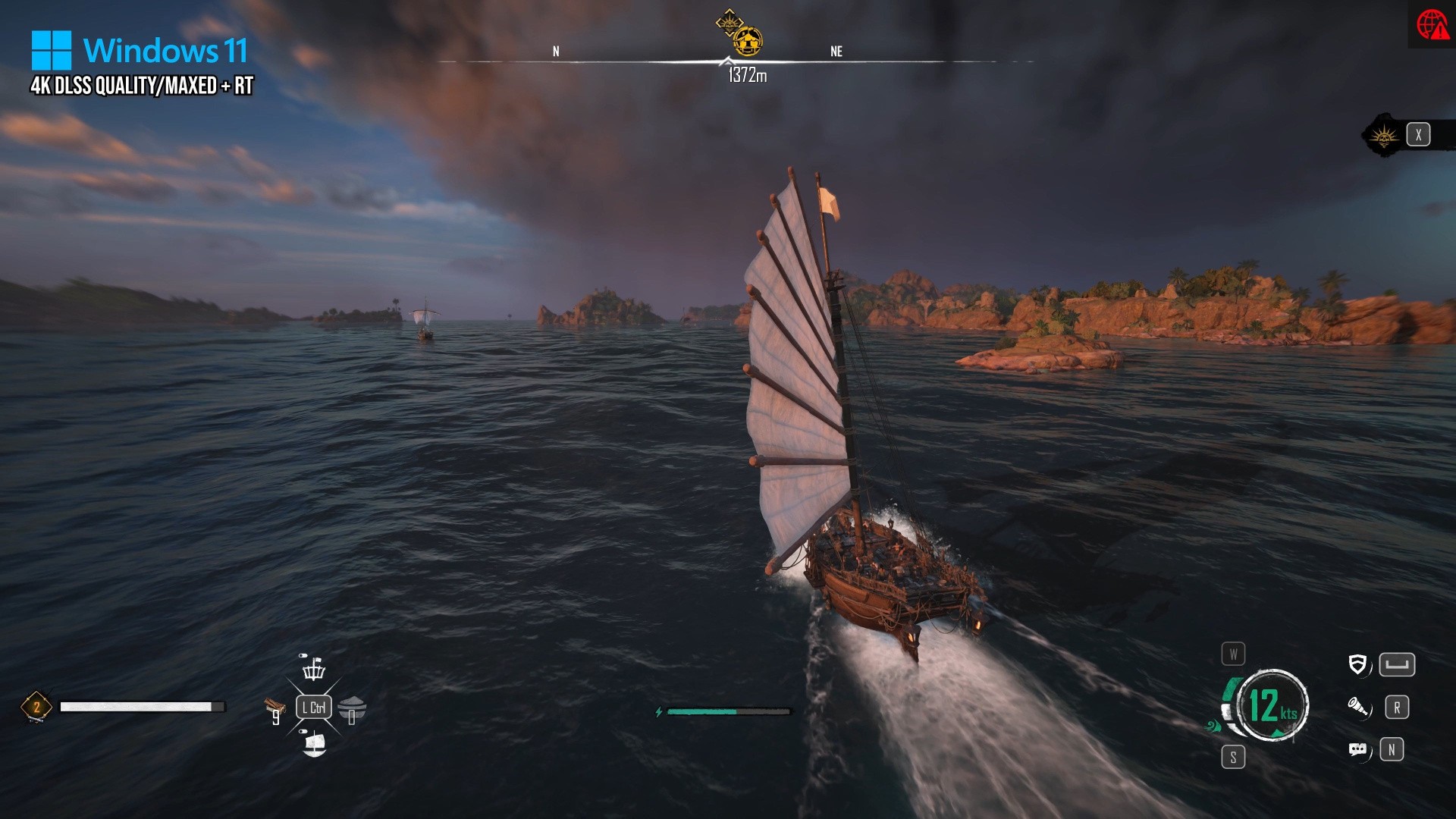Click the yellow outpost marker on the compass

click(748, 41)
